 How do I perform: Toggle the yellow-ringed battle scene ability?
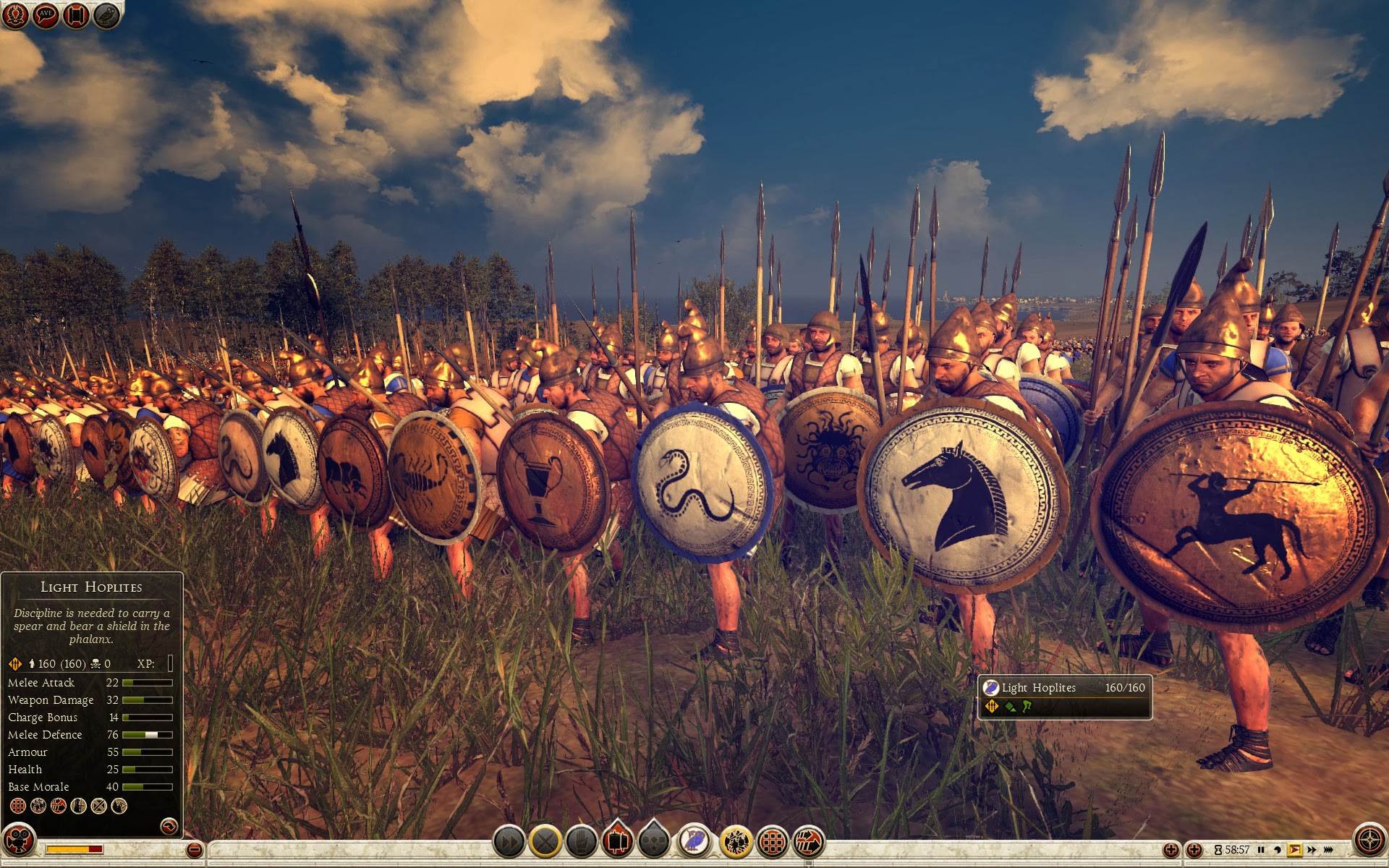click(x=736, y=842)
